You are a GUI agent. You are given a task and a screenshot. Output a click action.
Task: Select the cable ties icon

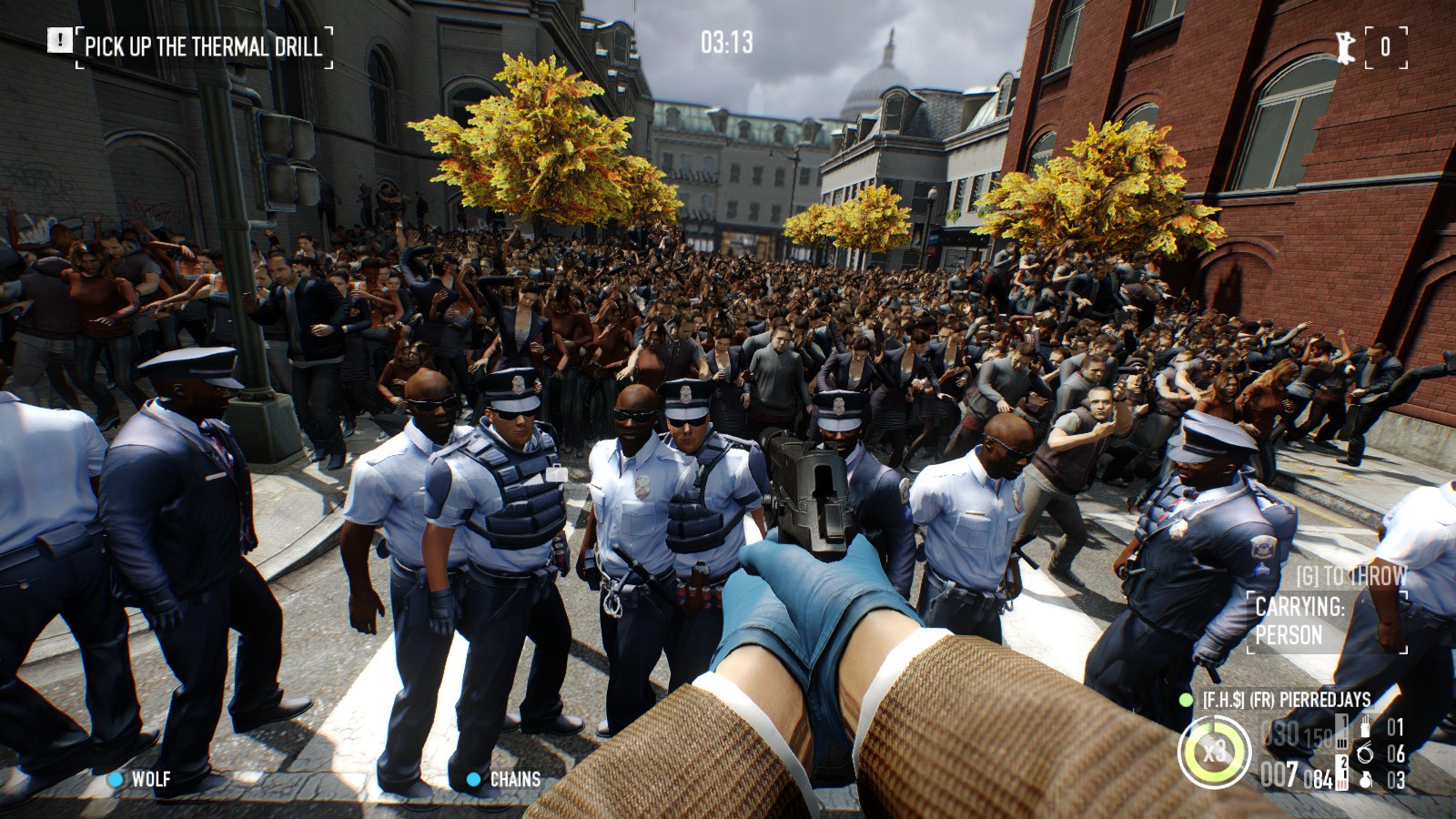tap(1366, 753)
